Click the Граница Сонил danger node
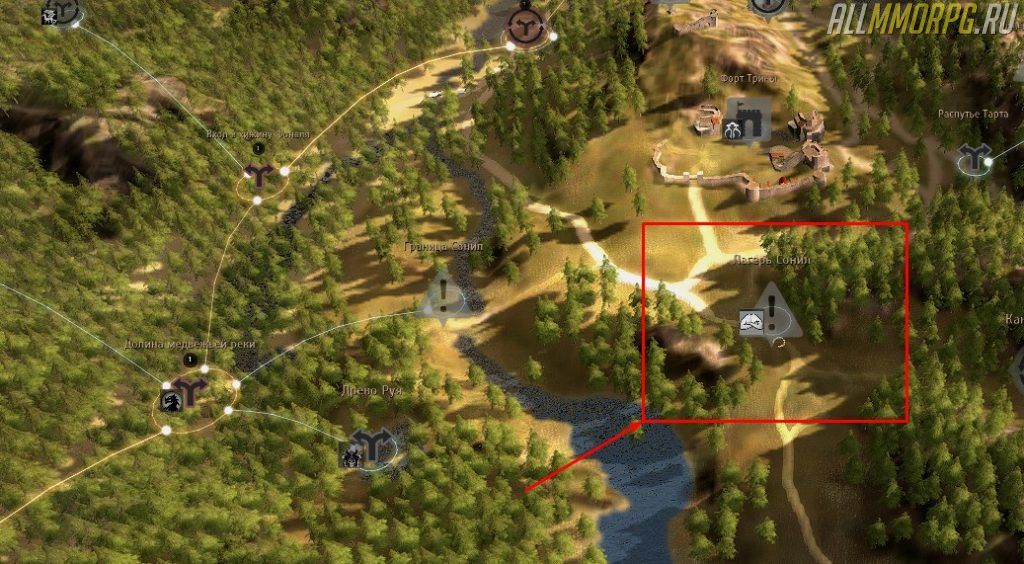 point(444,295)
